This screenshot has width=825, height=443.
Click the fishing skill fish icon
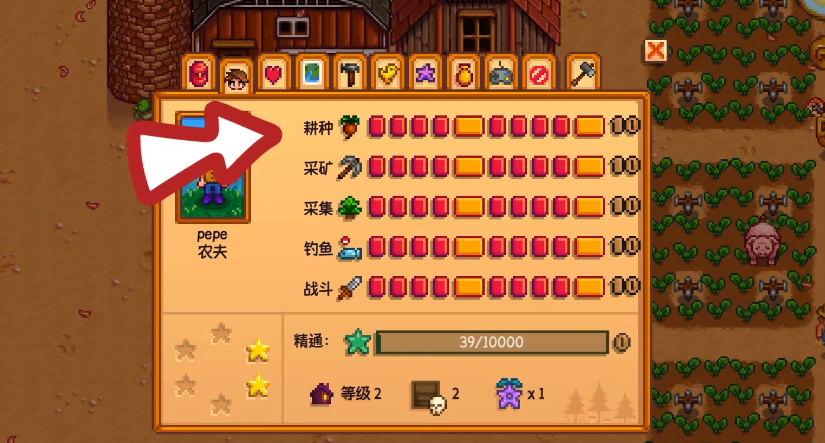(x=350, y=247)
